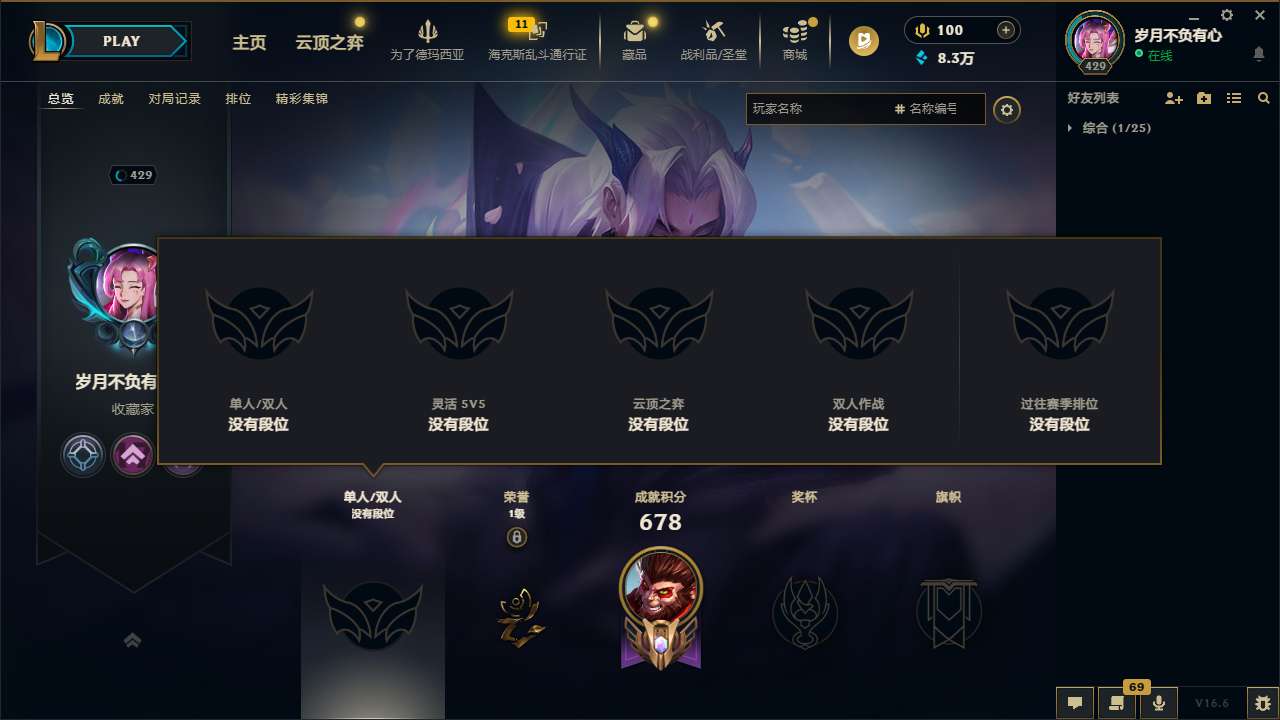
Task: Open the 海克斯乱斗通行证 pass icon
Action: pyautogui.click(x=540, y=32)
